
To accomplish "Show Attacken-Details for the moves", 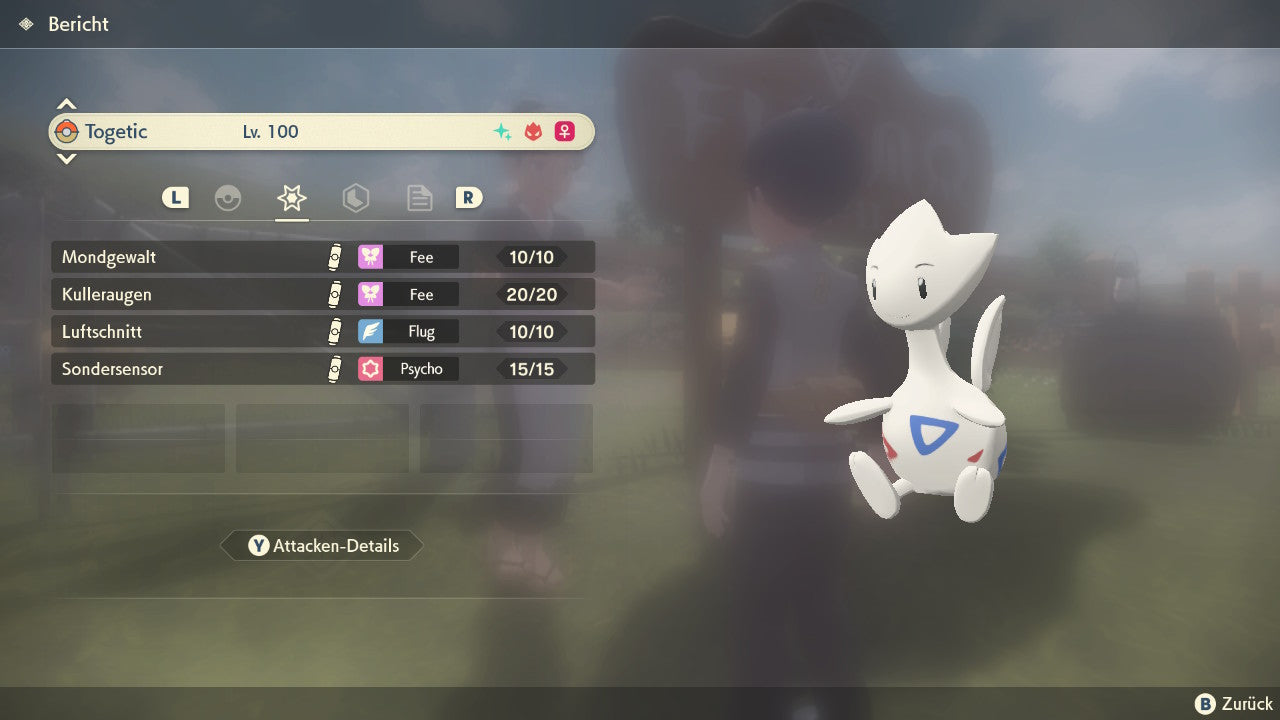I will pos(322,546).
